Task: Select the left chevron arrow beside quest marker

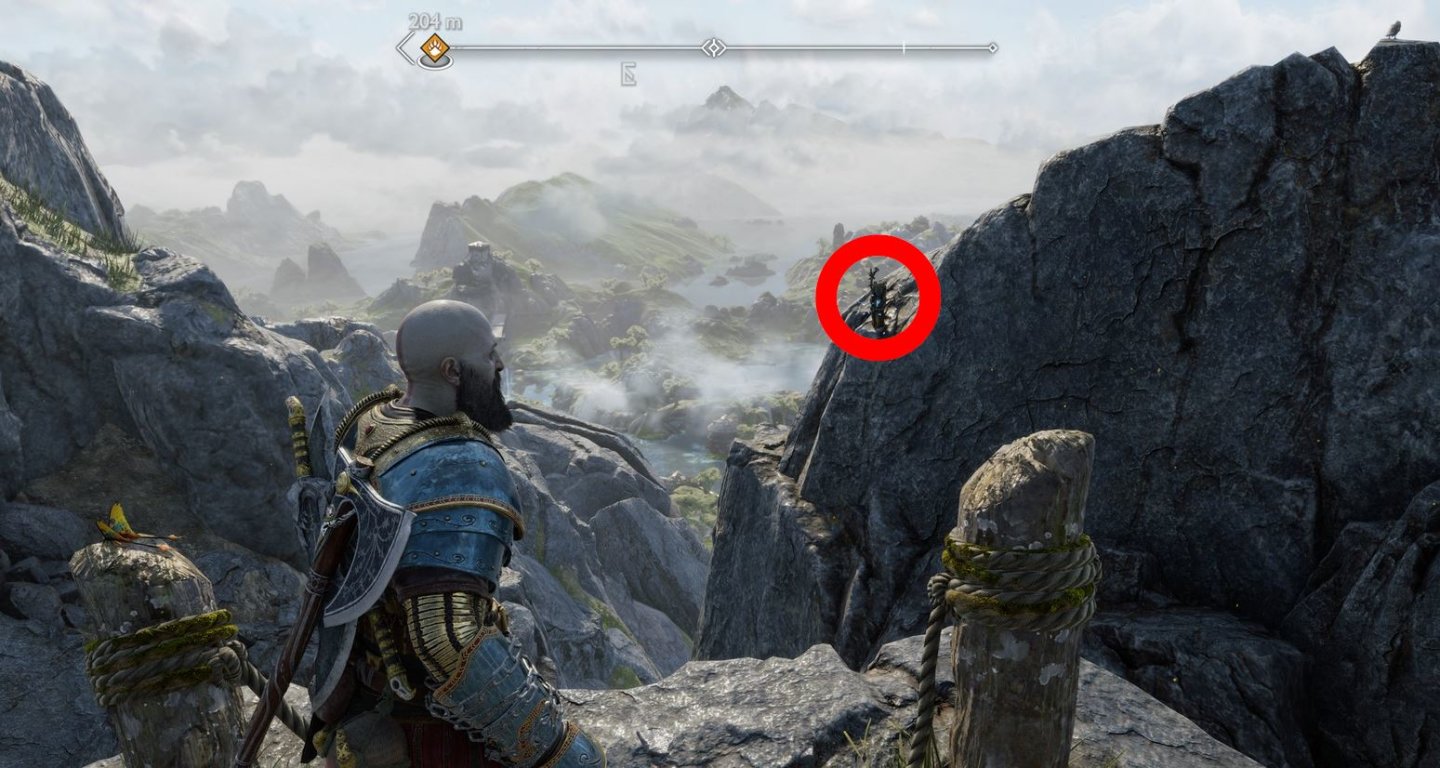Action: (400, 47)
